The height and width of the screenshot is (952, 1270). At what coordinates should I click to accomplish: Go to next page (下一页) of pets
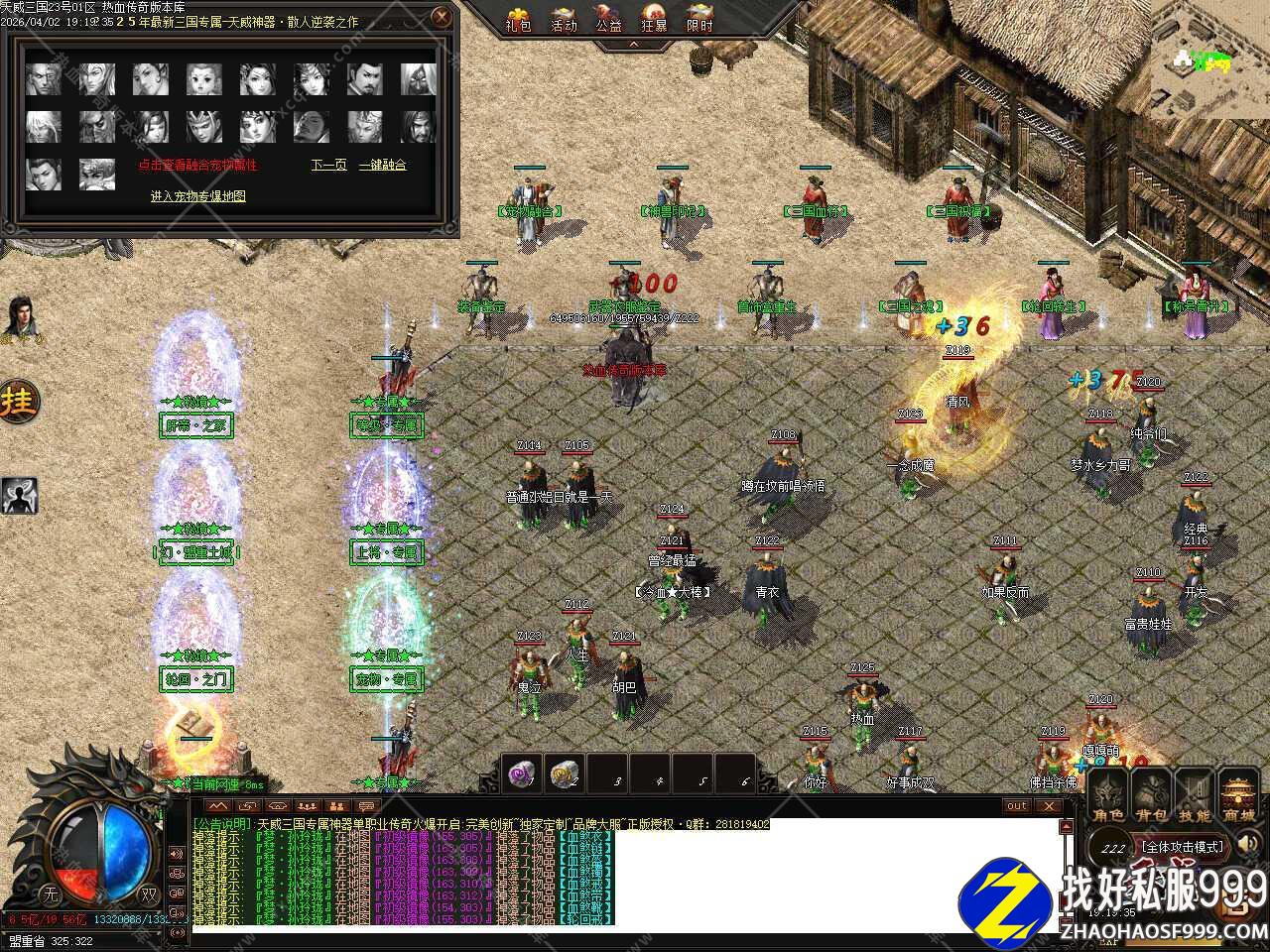tap(328, 166)
